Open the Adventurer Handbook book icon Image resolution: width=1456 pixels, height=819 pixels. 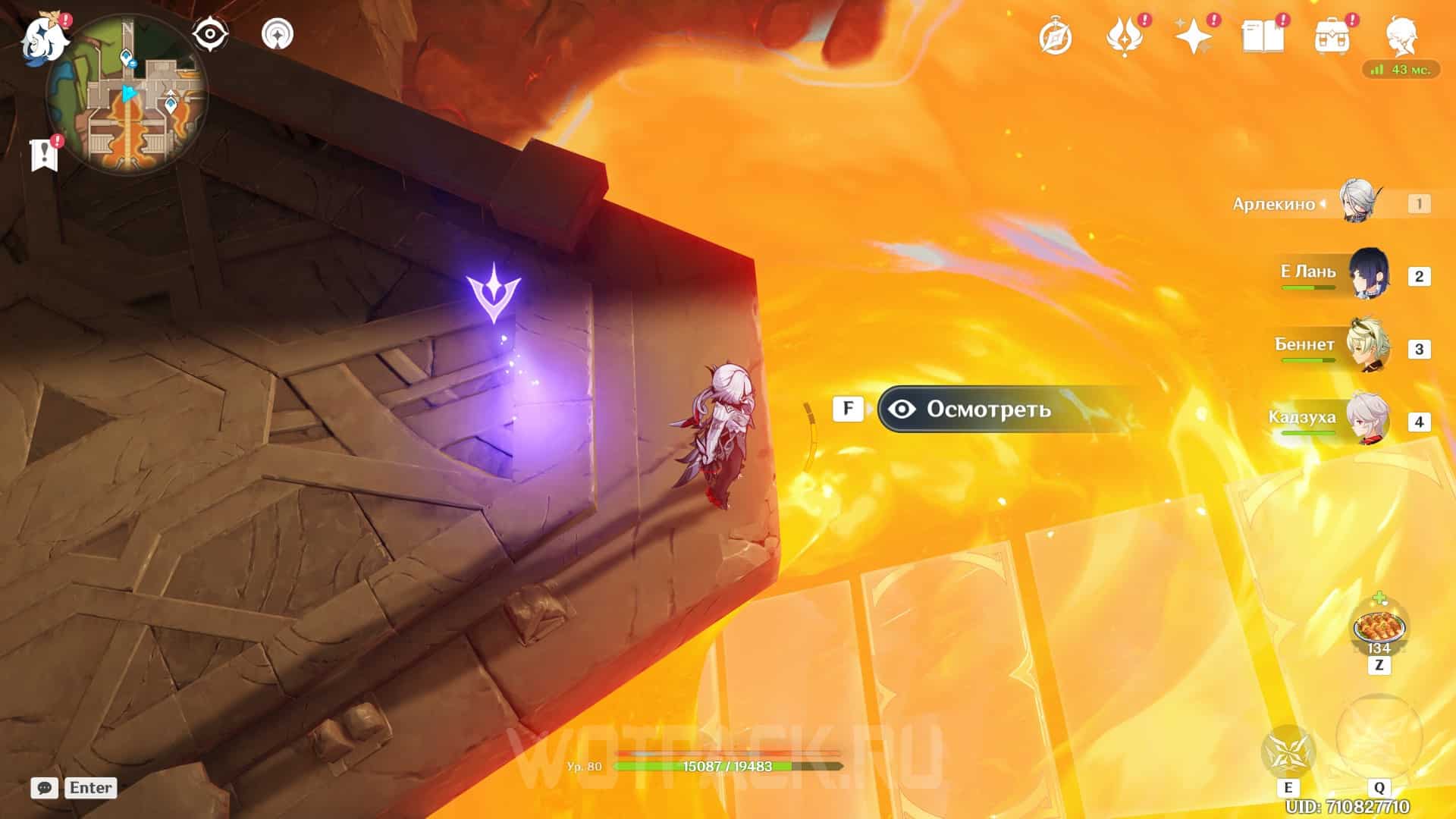tap(1263, 36)
